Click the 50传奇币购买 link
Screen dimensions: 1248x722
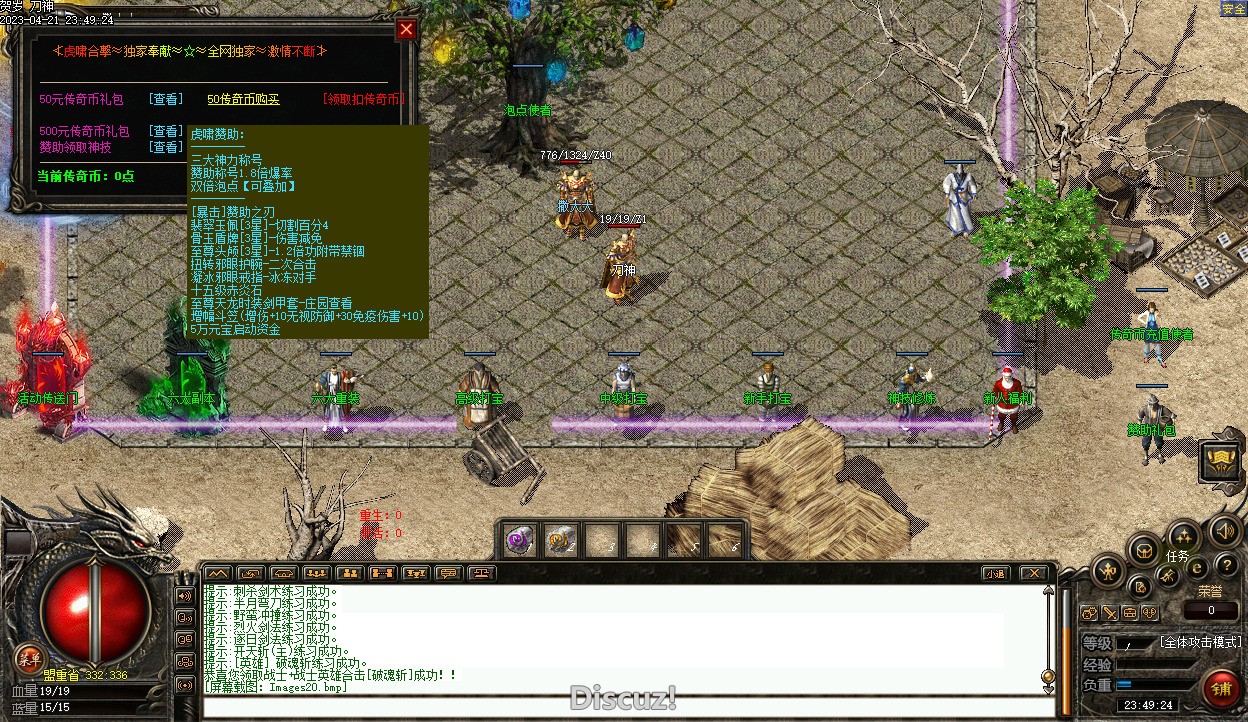tap(243, 99)
